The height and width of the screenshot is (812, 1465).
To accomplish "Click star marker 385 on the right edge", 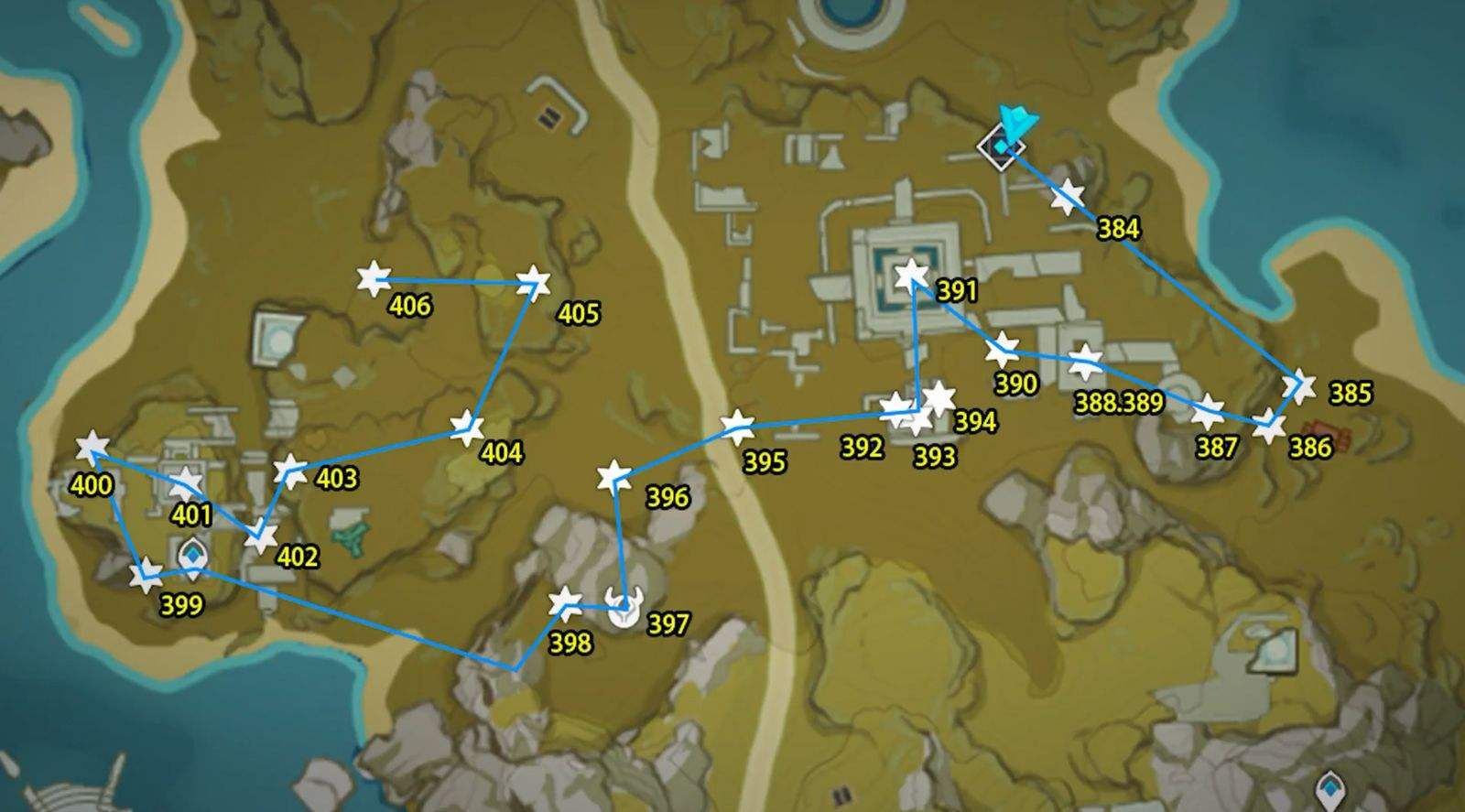I will pyautogui.click(x=1300, y=384).
